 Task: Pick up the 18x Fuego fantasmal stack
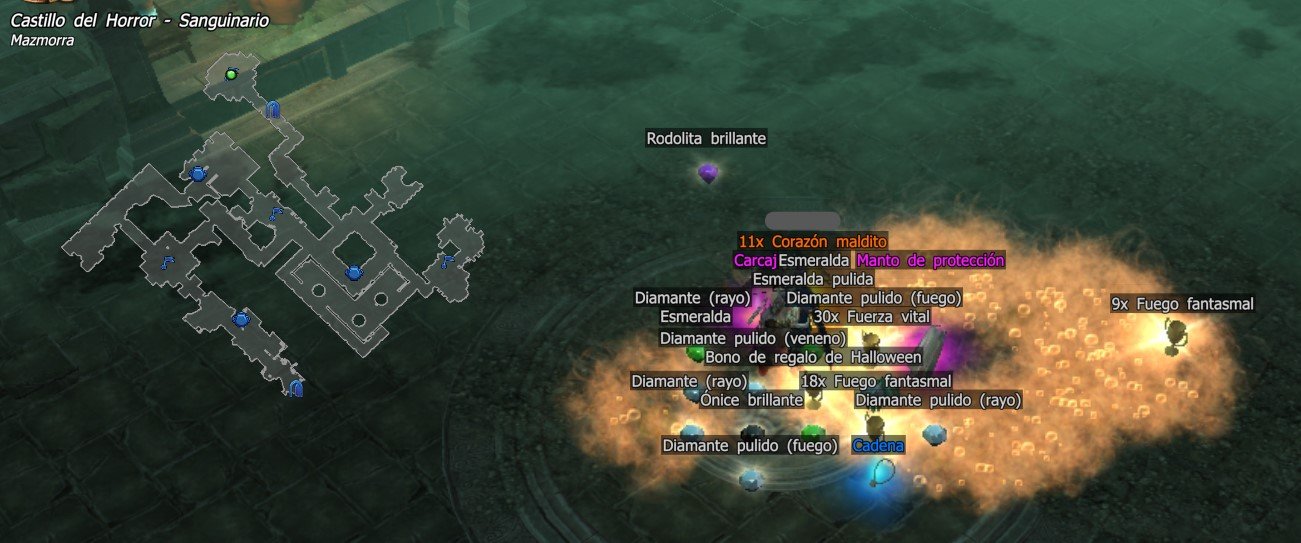[875, 381]
